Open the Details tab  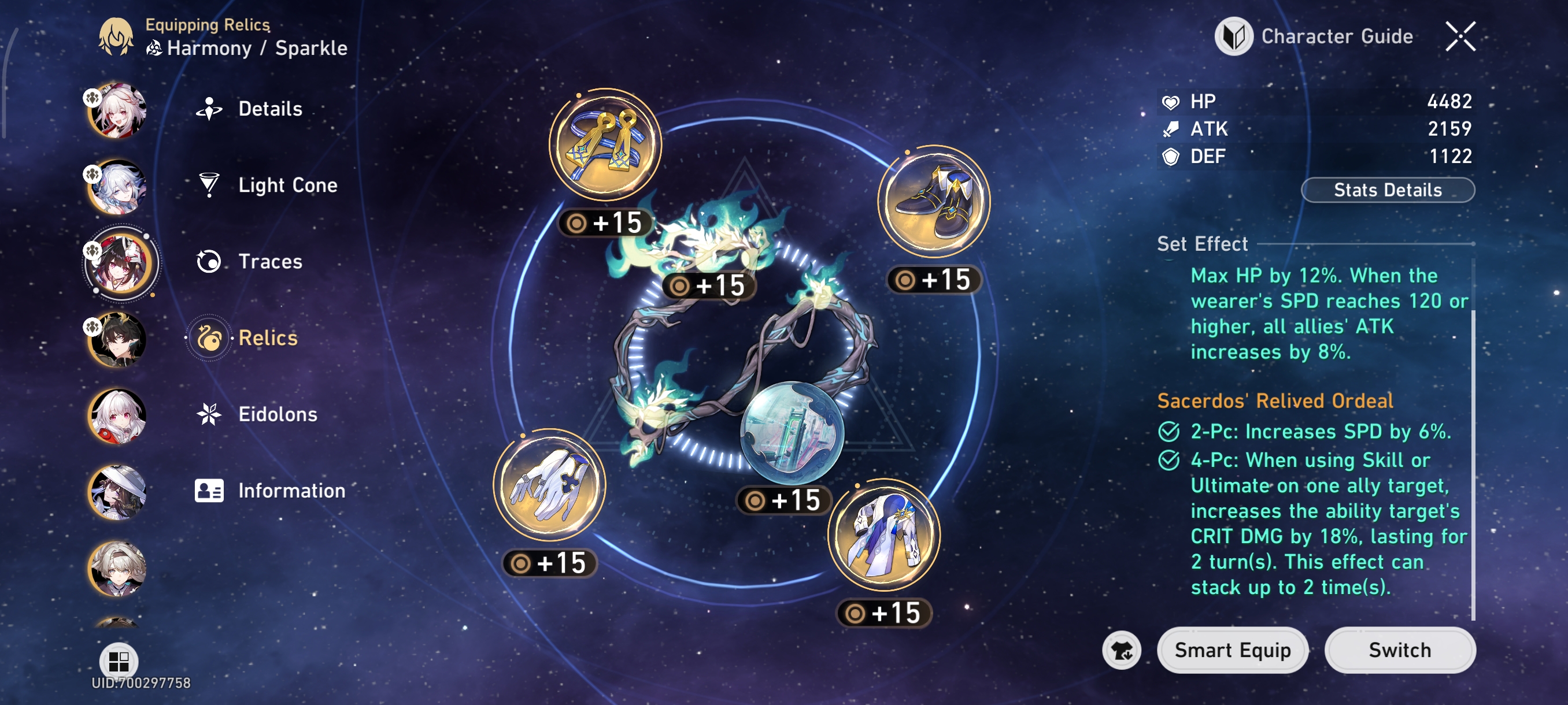pyautogui.click(x=269, y=109)
